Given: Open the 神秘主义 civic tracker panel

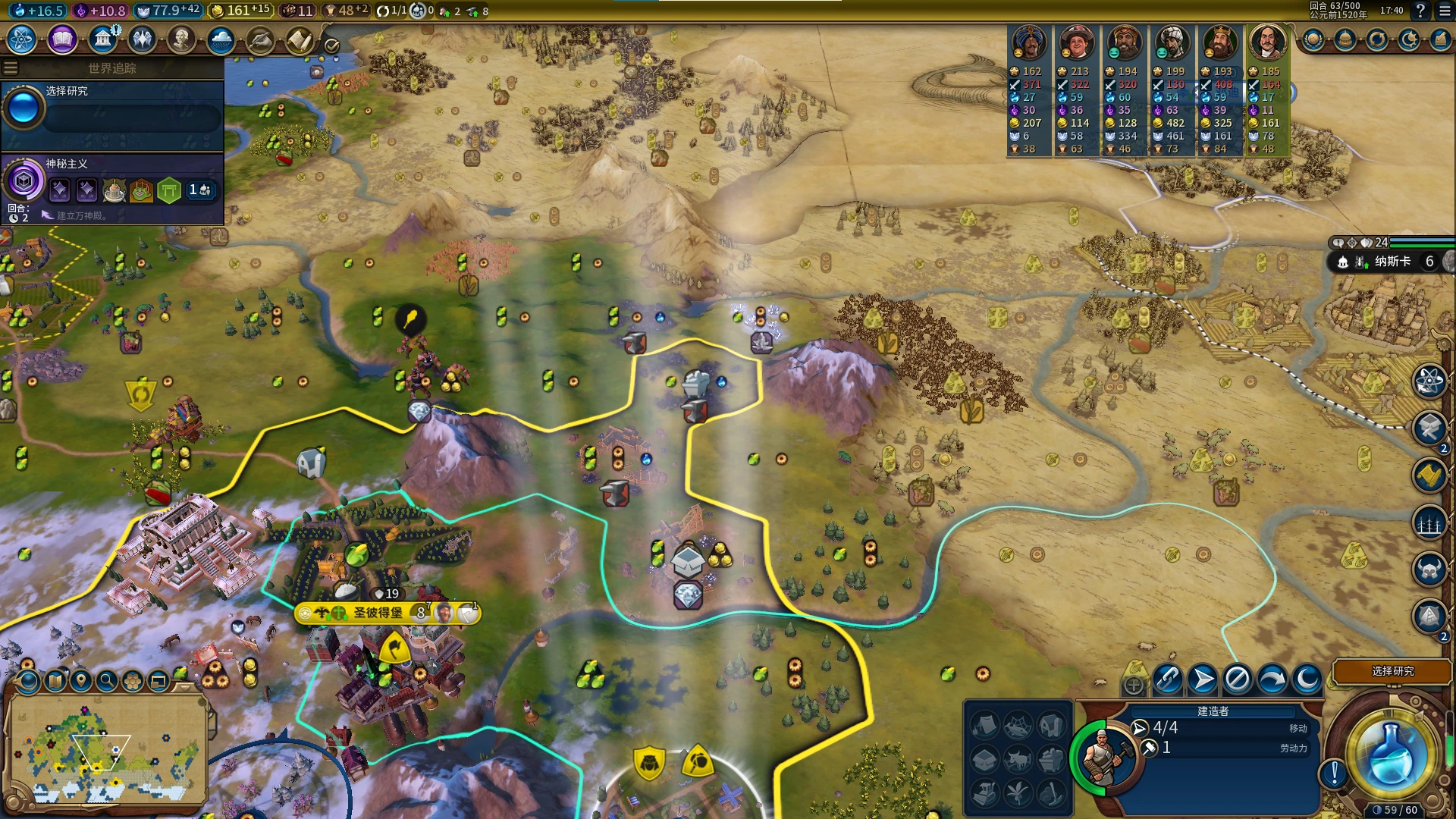Looking at the screenshot, I should tap(112, 184).
